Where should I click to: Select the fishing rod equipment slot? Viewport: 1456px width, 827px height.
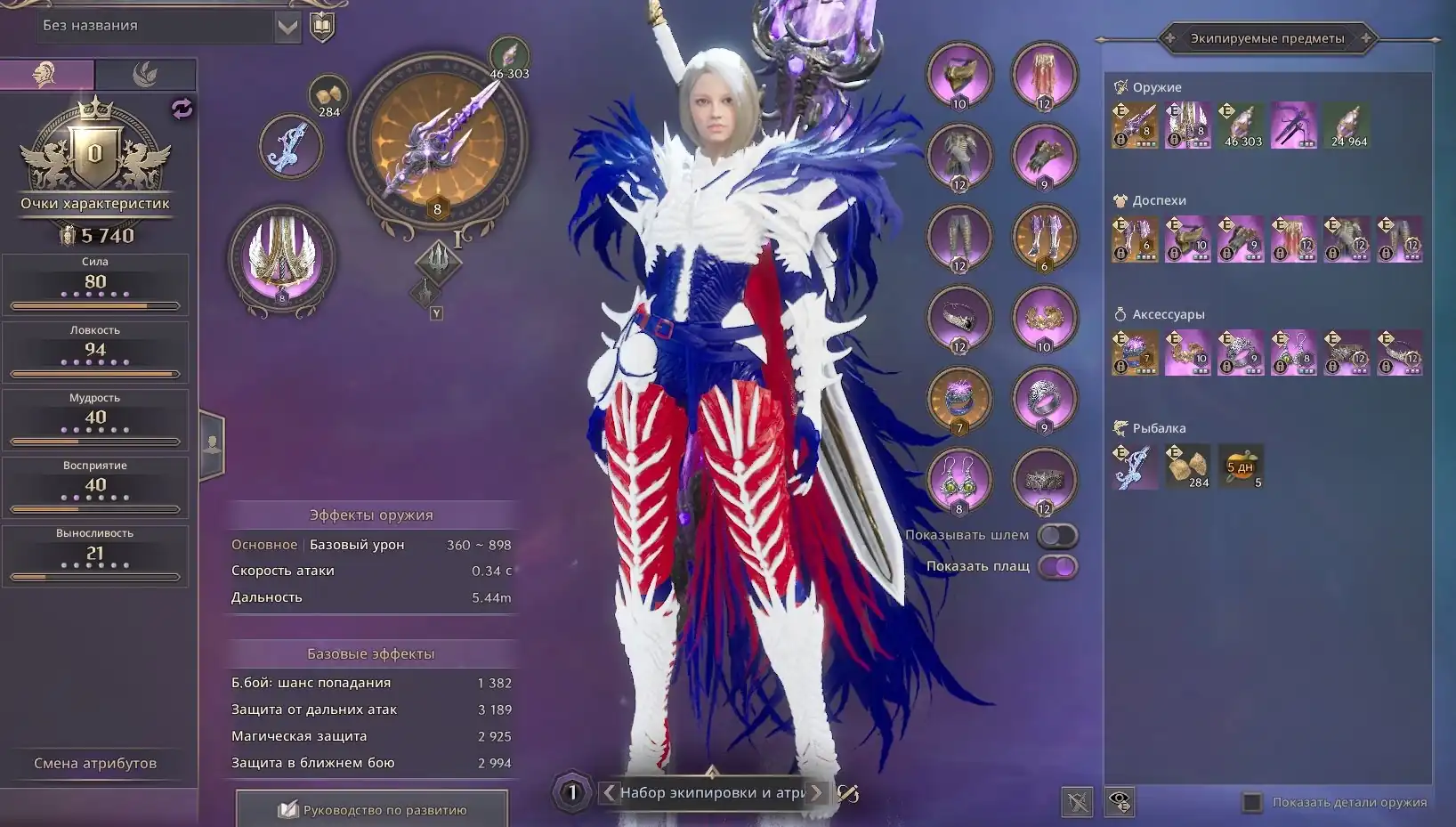click(290, 145)
